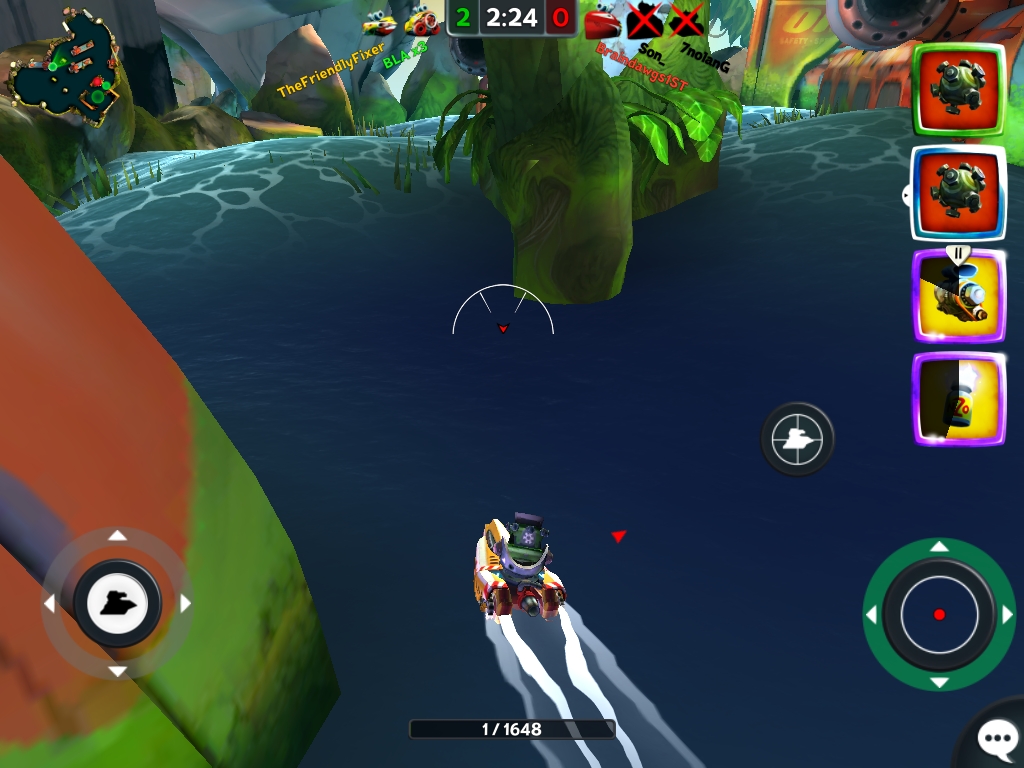Image resolution: width=1024 pixels, height=768 pixels.
Task: Tap the green fire joystick center
Action: 938,614
